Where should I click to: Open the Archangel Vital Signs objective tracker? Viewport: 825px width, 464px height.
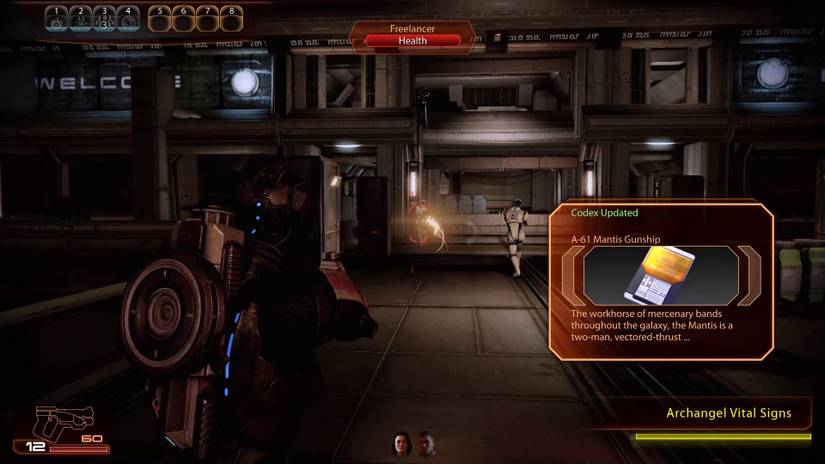coord(728,413)
